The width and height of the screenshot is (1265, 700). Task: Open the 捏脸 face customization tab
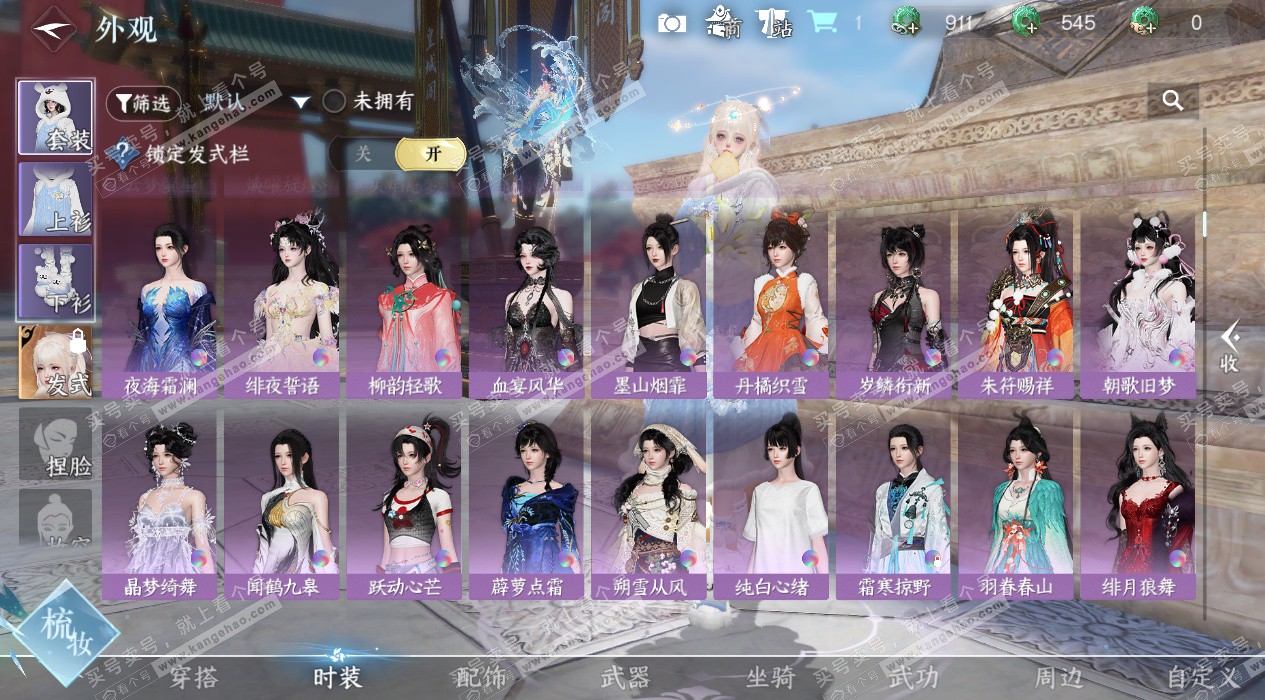[x=56, y=444]
